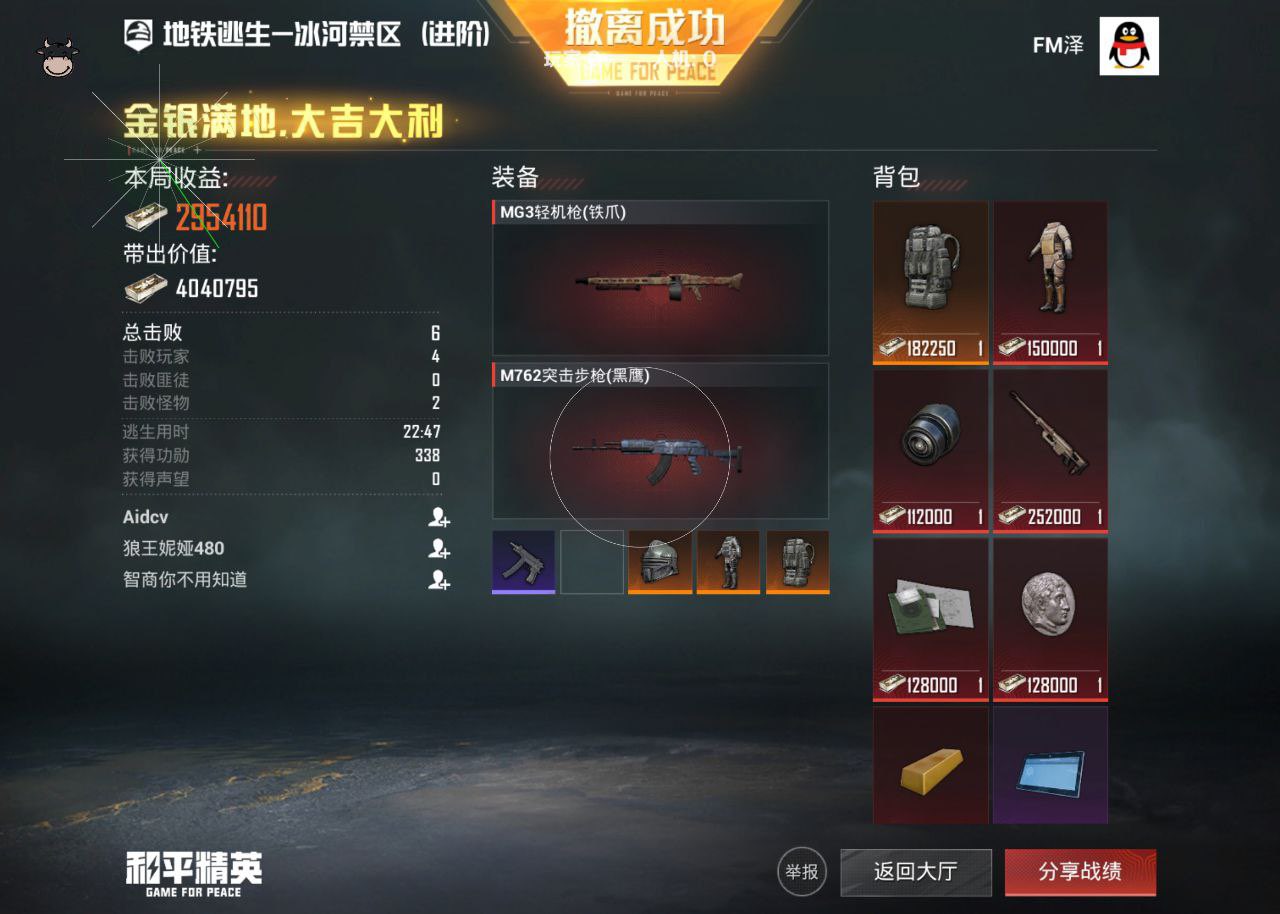Image resolution: width=1280 pixels, height=914 pixels.
Task: Select the pistol equipment slot
Action: click(523, 561)
